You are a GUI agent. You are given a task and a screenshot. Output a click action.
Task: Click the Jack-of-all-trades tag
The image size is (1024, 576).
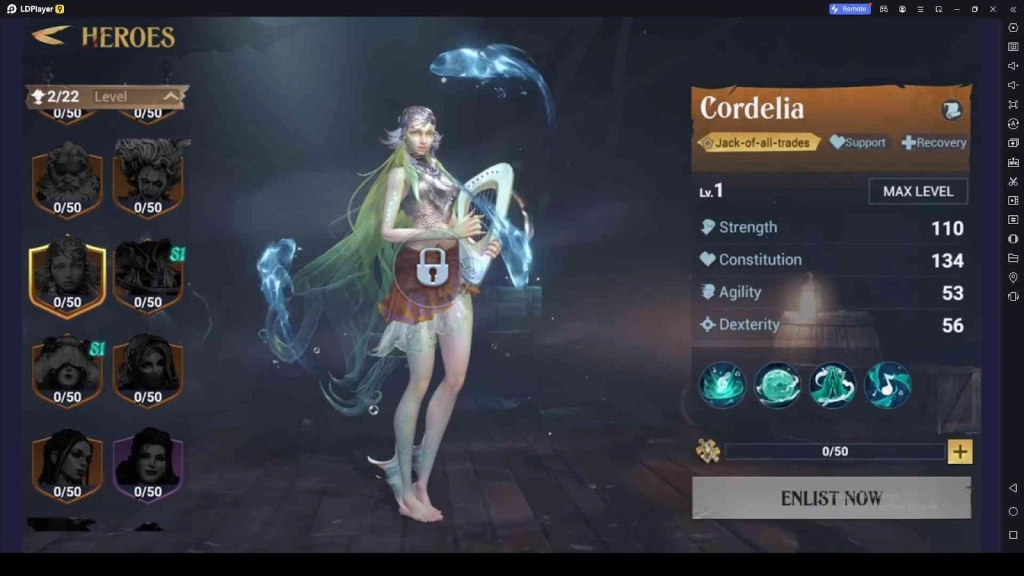[757, 143]
